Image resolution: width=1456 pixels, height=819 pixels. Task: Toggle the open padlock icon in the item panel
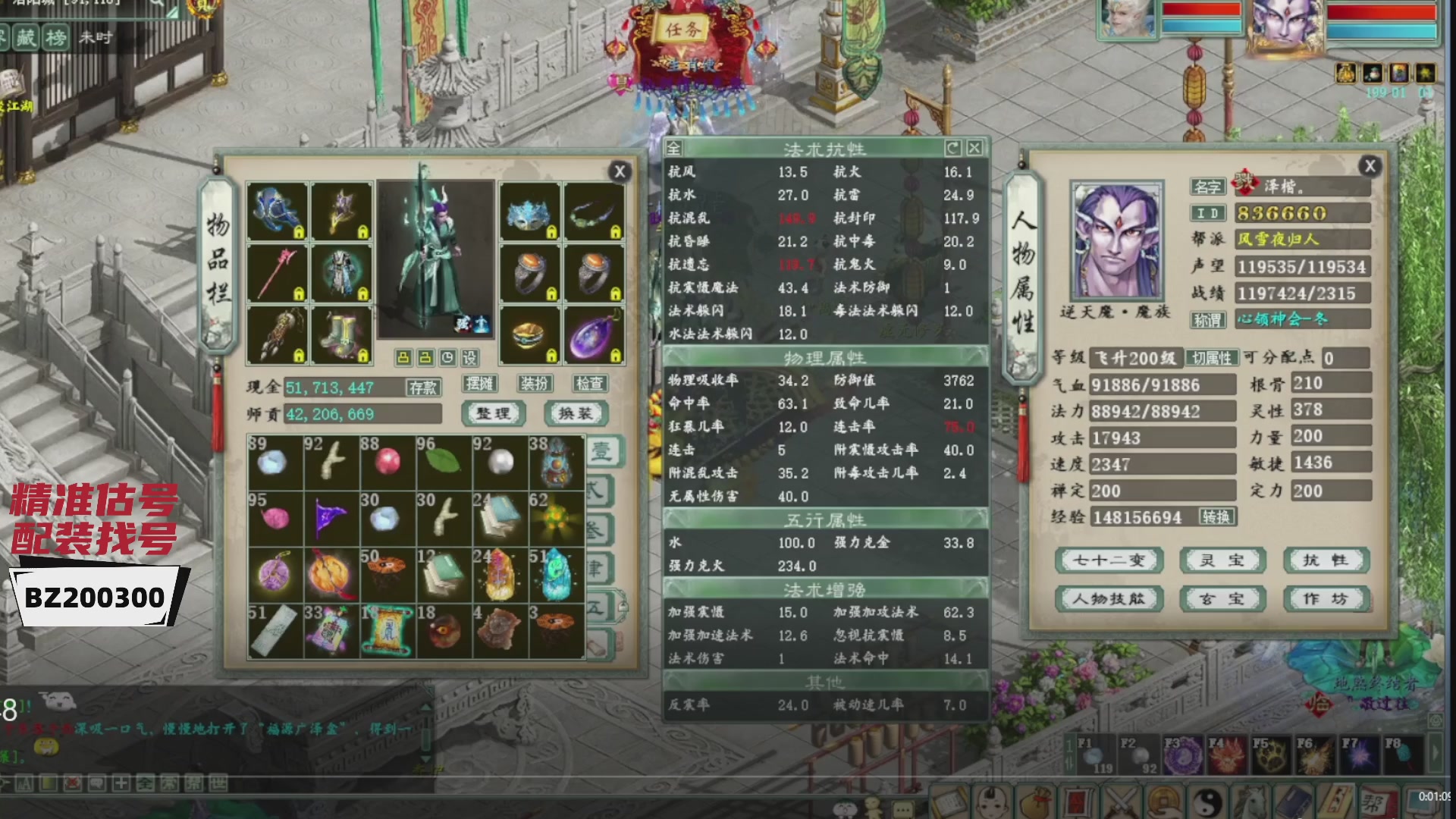(x=425, y=356)
